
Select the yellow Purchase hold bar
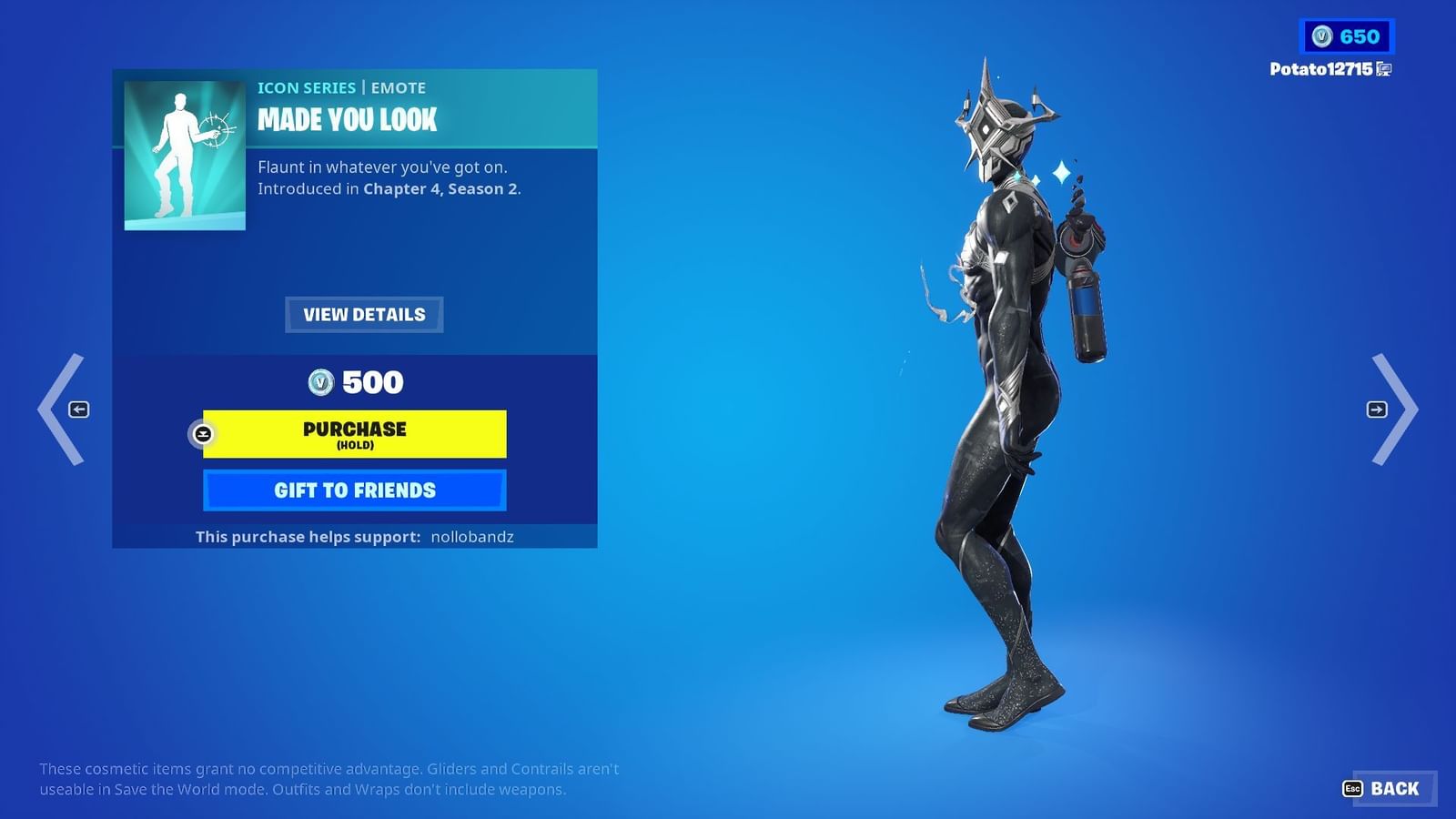[355, 434]
